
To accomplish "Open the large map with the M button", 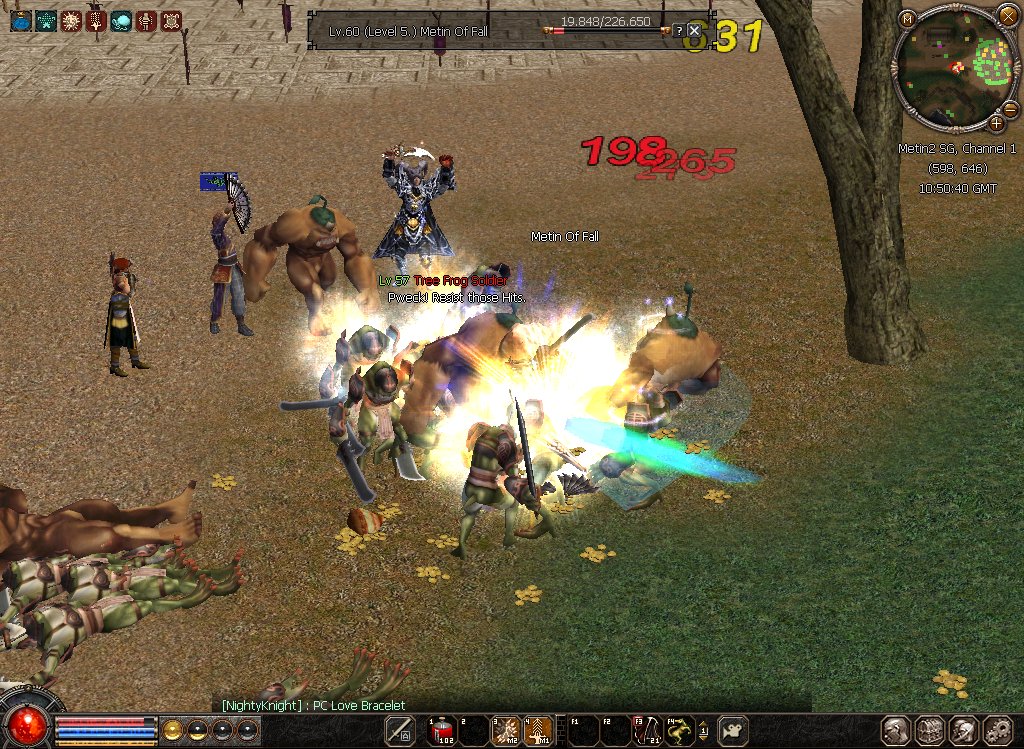I will point(907,19).
